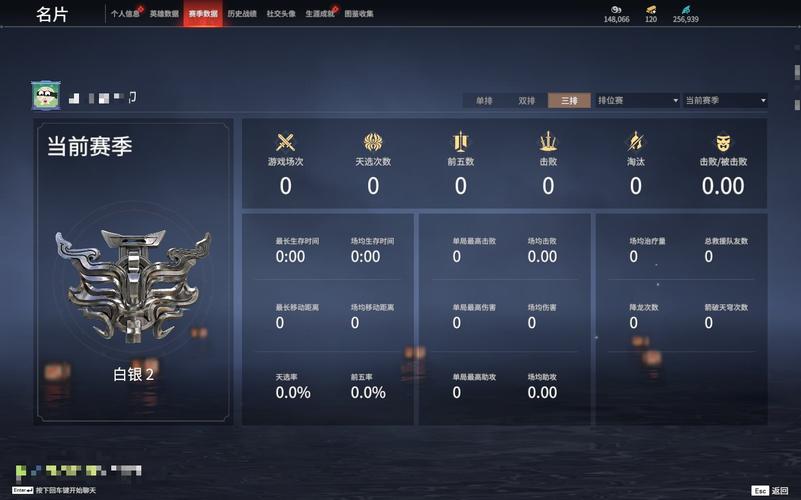Open the 个人信息 tab
This screenshot has height=500, width=801.
point(126,14)
